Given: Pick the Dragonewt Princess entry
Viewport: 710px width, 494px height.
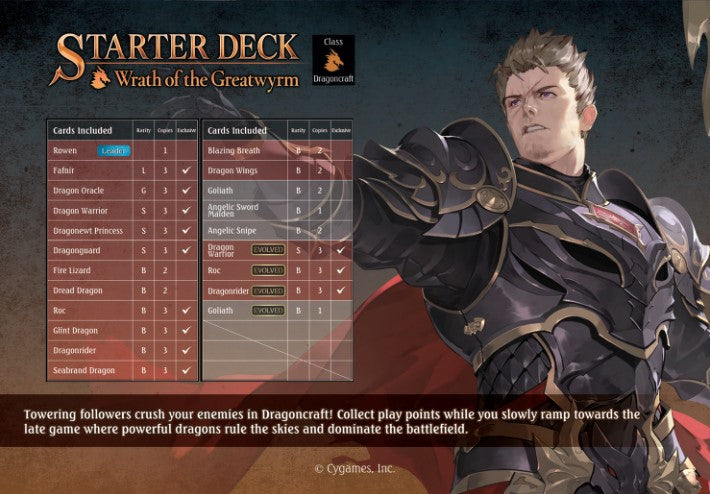Looking at the screenshot, I should click(122, 230).
